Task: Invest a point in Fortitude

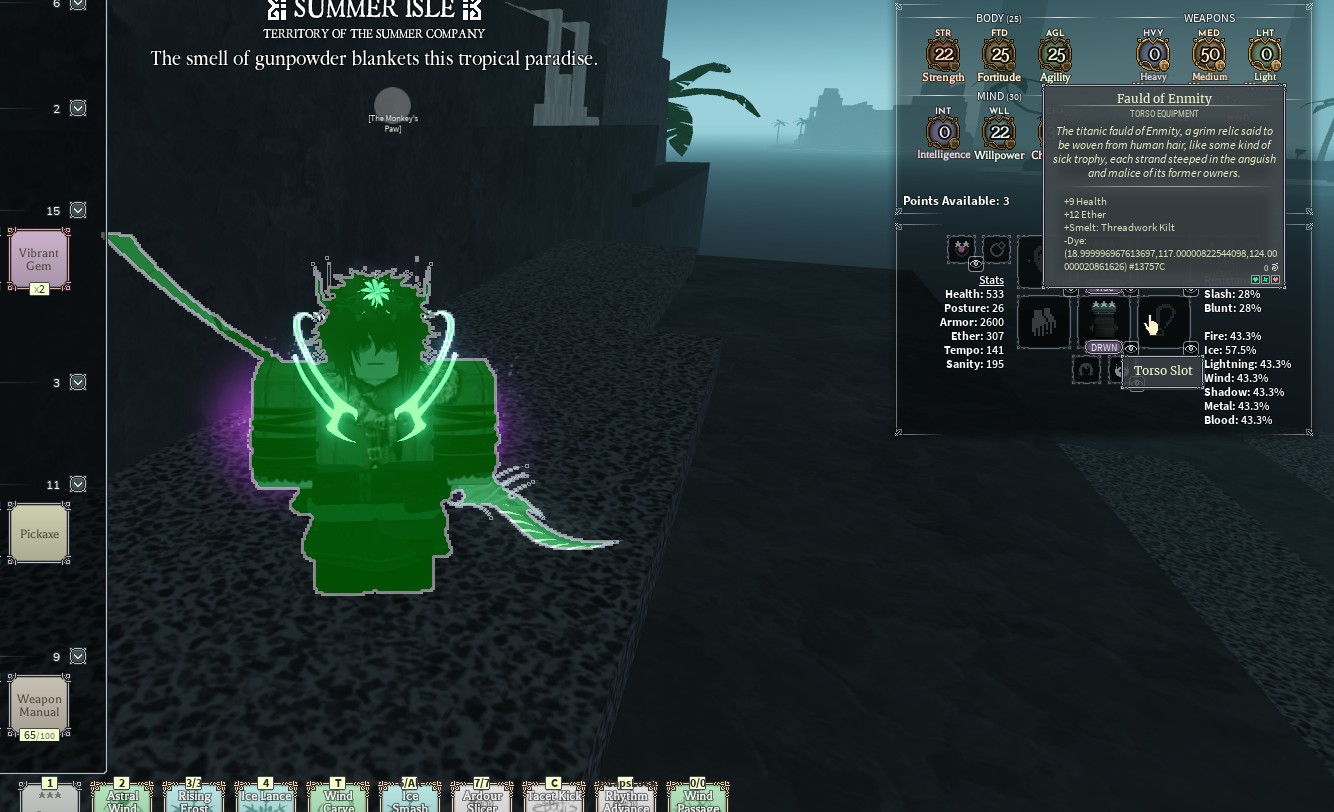Action: click(999, 55)
